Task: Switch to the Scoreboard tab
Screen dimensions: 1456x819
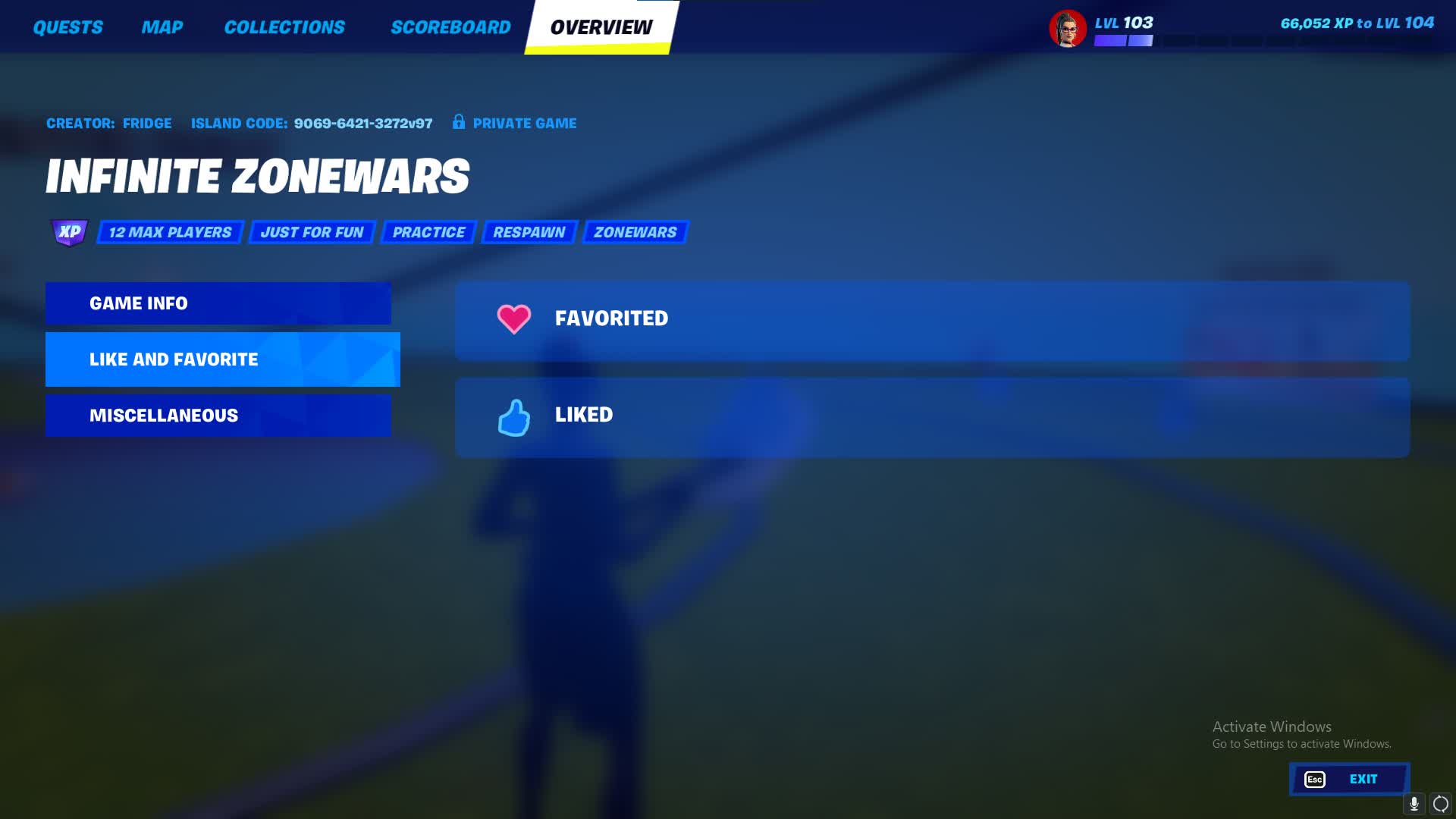Action: click(450, 27)
